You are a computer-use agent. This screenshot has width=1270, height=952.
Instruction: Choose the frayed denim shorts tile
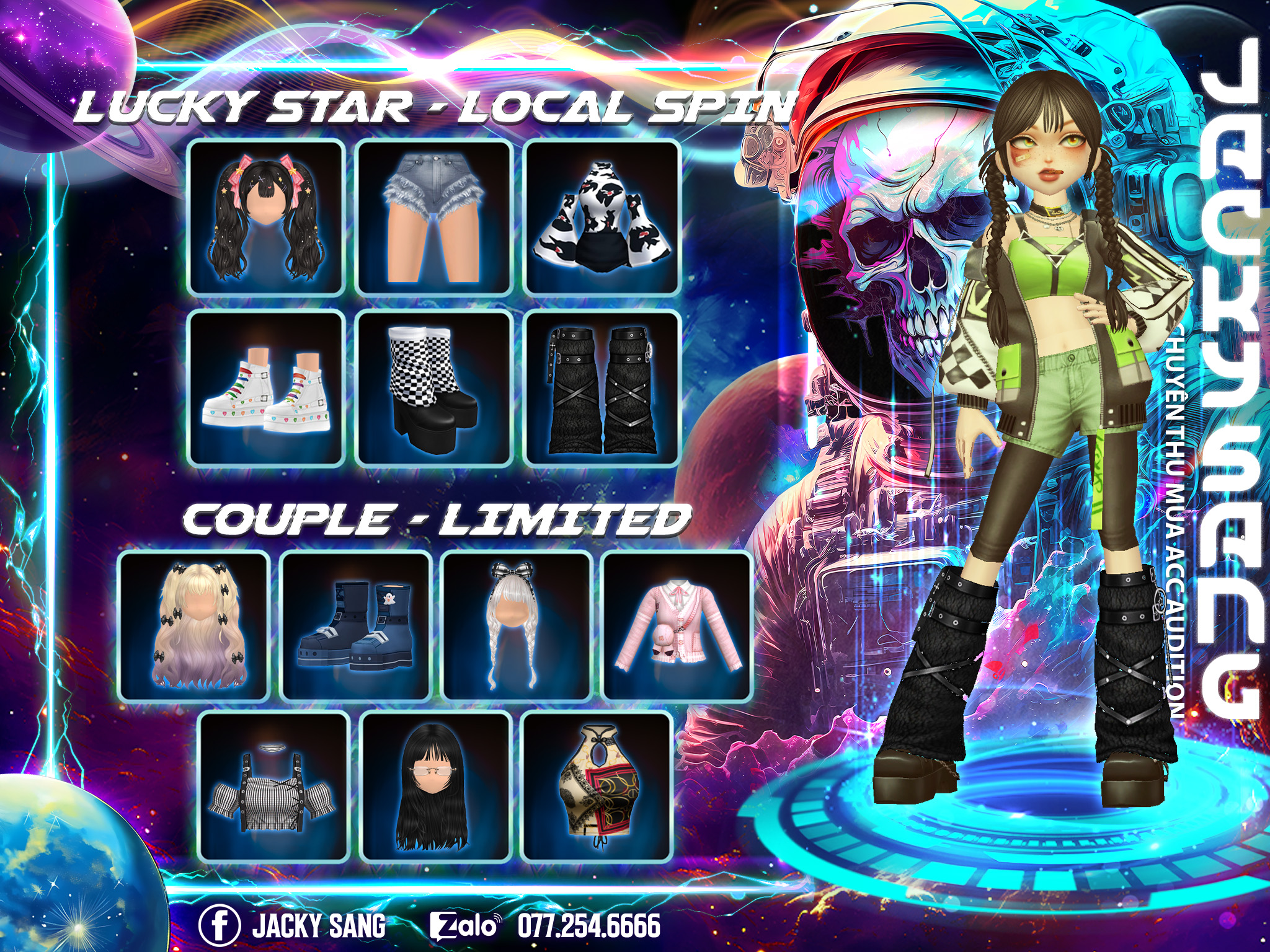(434, 217)
